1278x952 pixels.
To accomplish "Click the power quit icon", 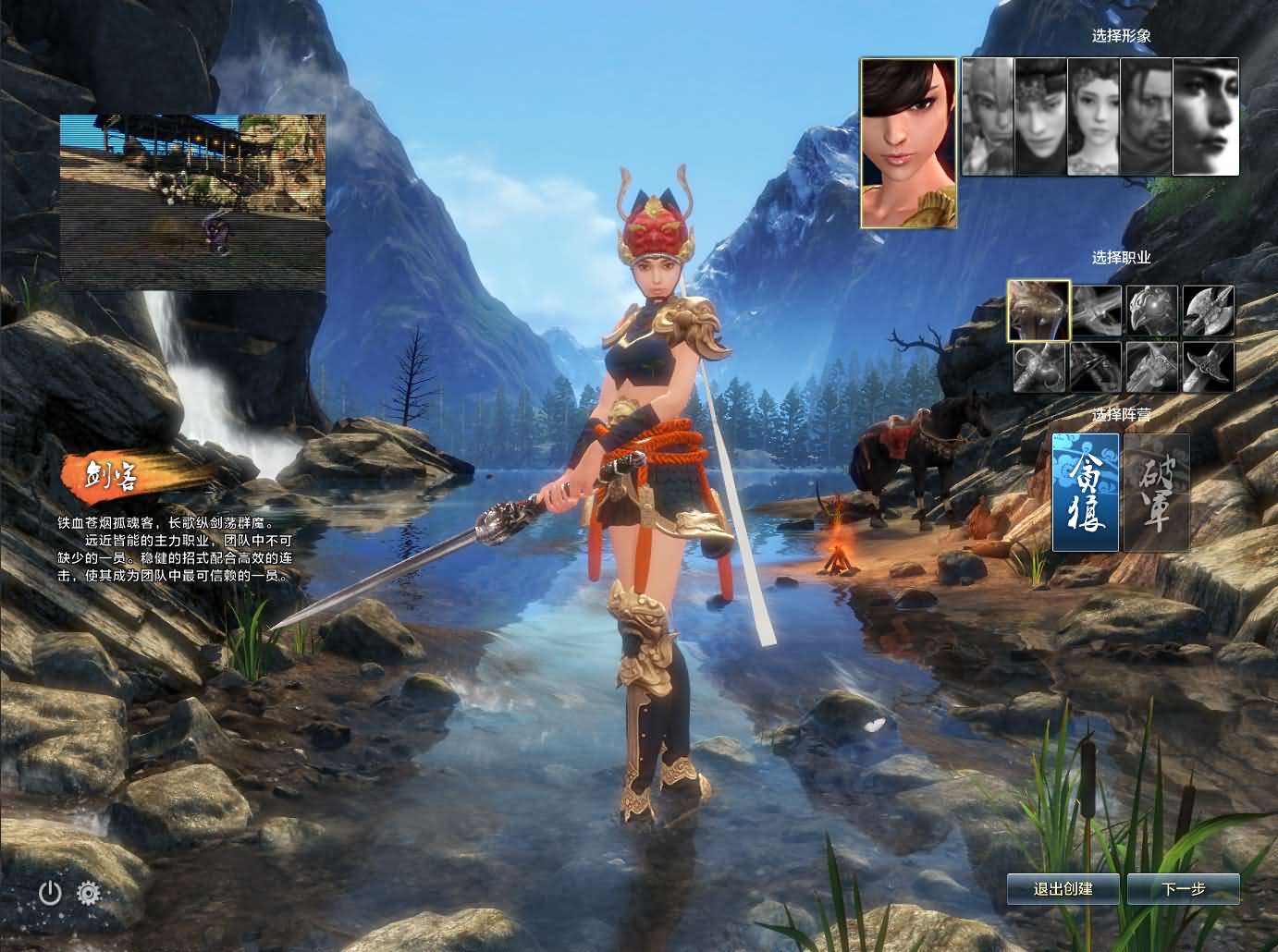I will [50, 892].
